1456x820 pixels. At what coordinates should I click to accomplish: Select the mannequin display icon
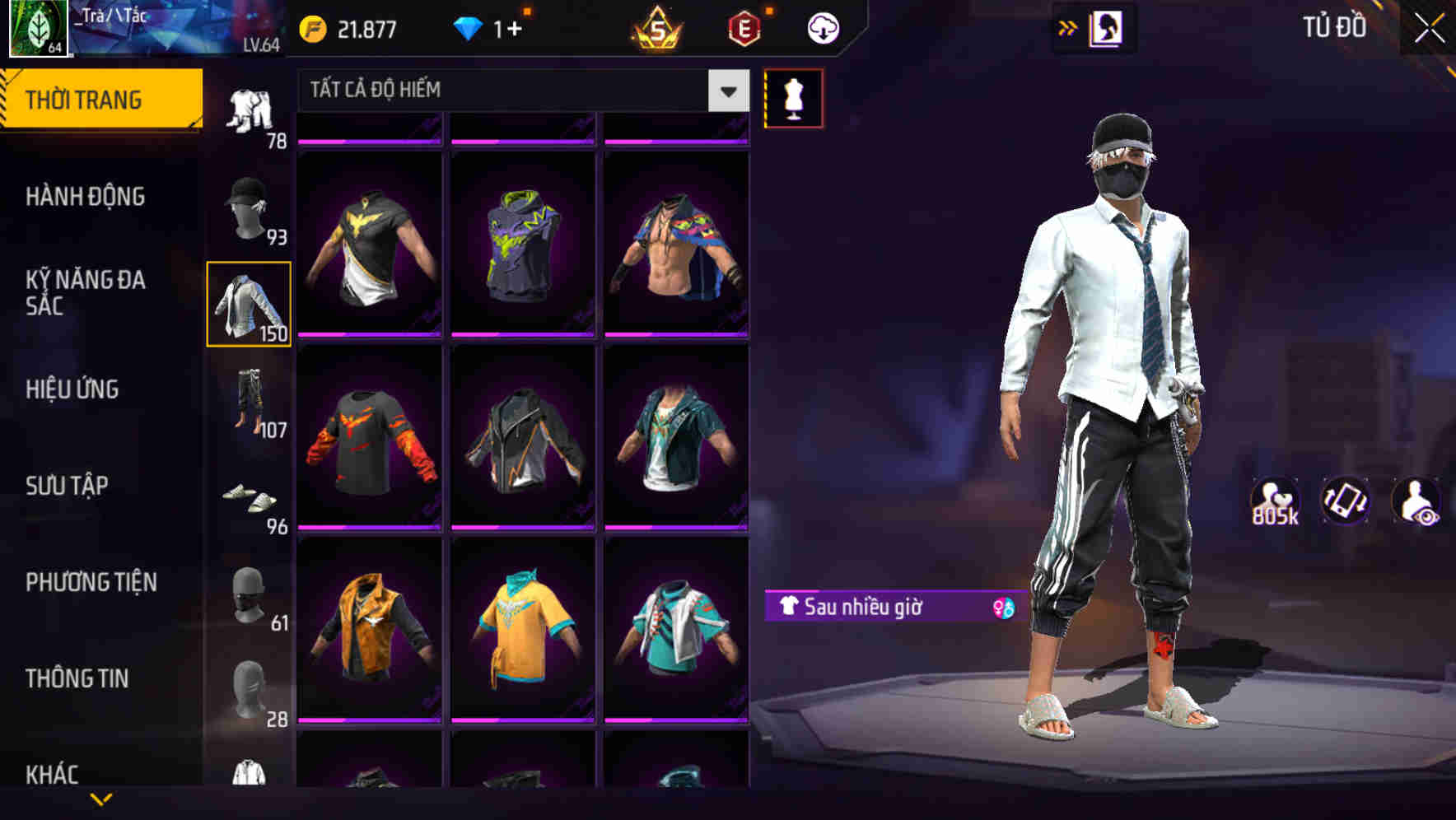793,97
